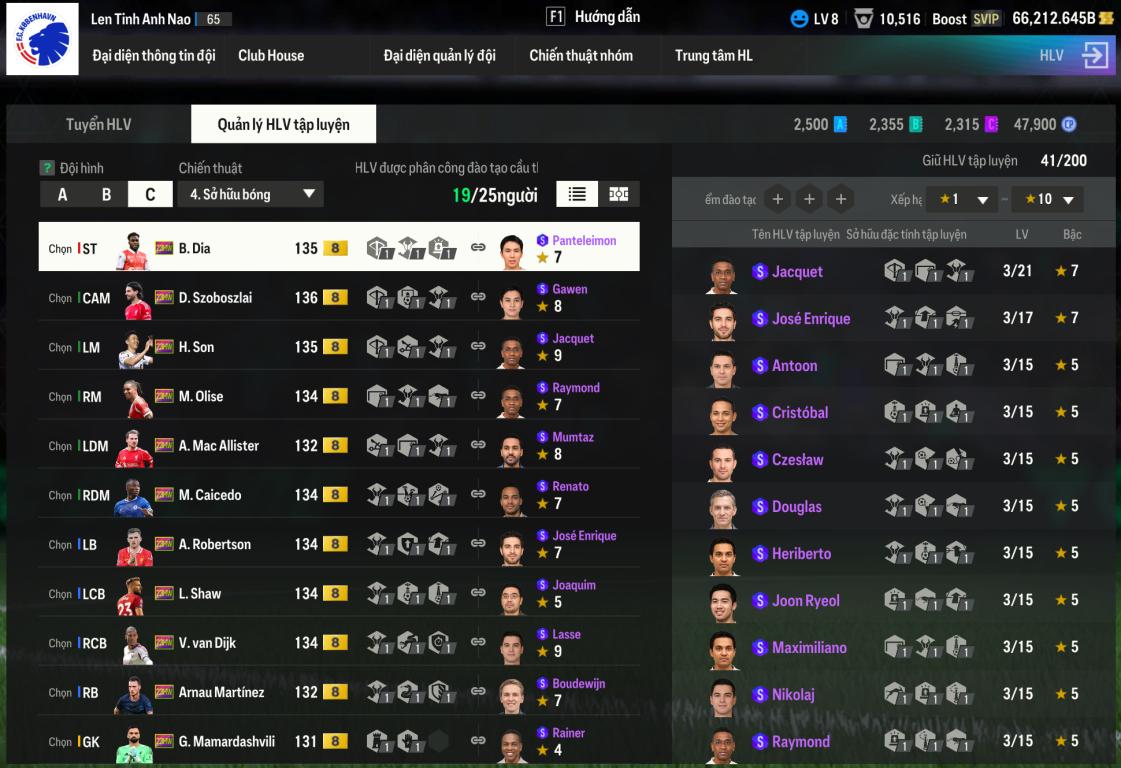Switch to list view layout
Viewport: 1121px width, 768px height.
pyautogui.click(x=577, y=194)
